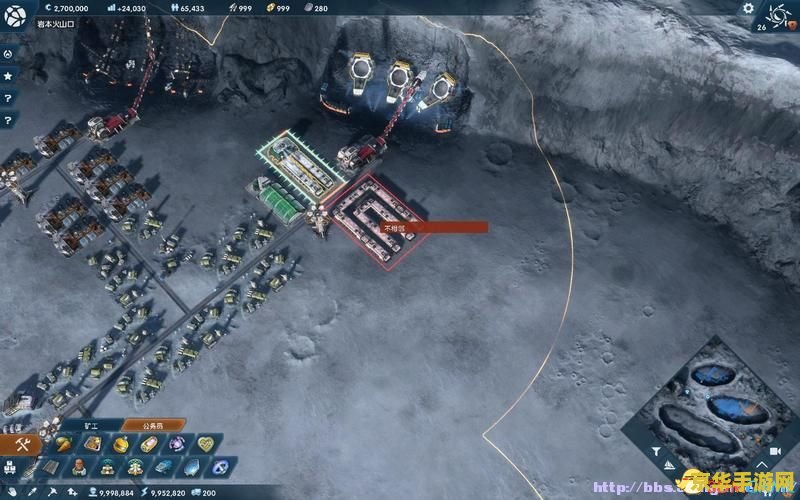Open the corporation level emblem
800x500 pixels.
point(776,14)
